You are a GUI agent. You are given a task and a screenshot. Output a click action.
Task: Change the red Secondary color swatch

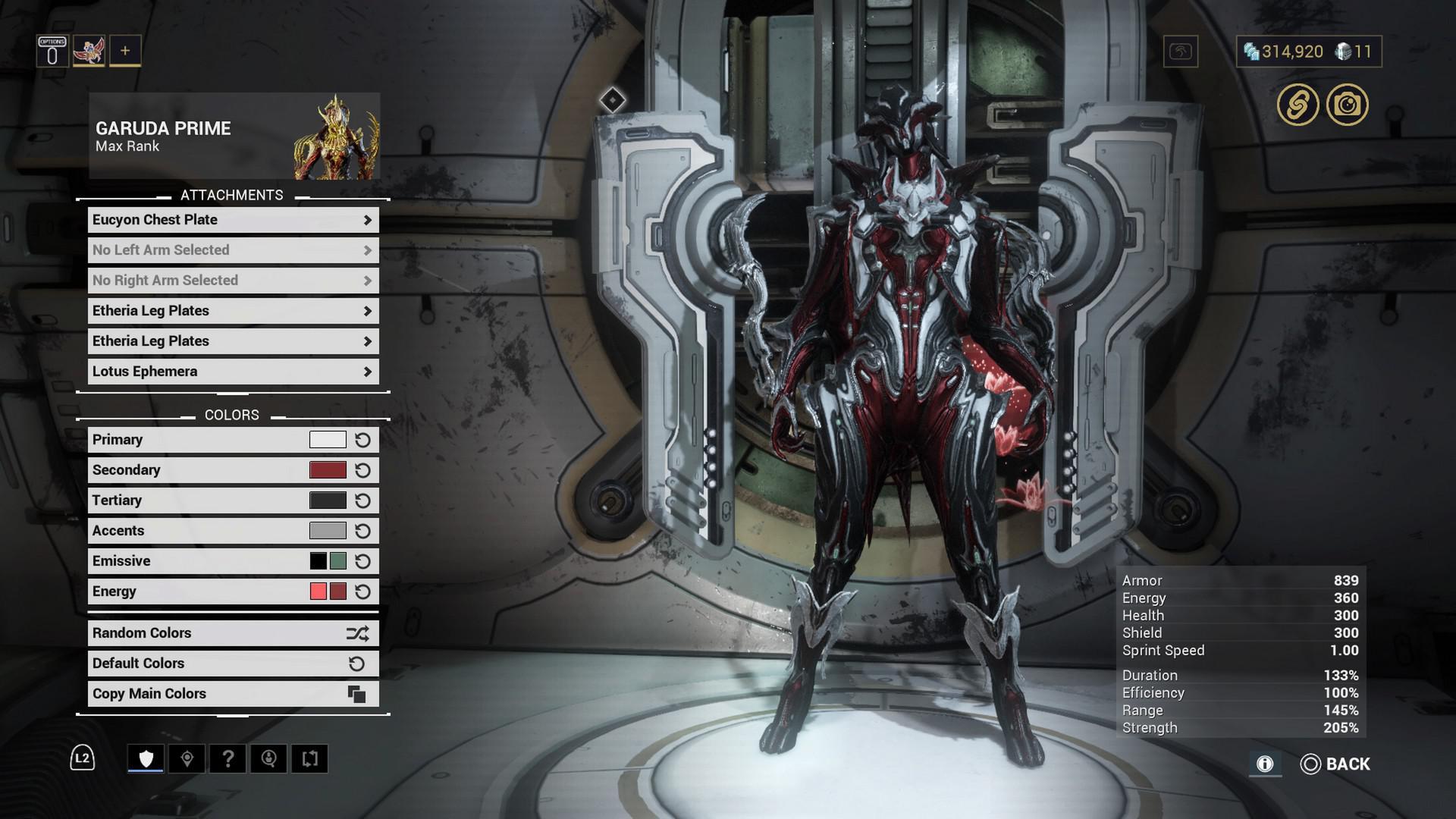coord(328,470)
